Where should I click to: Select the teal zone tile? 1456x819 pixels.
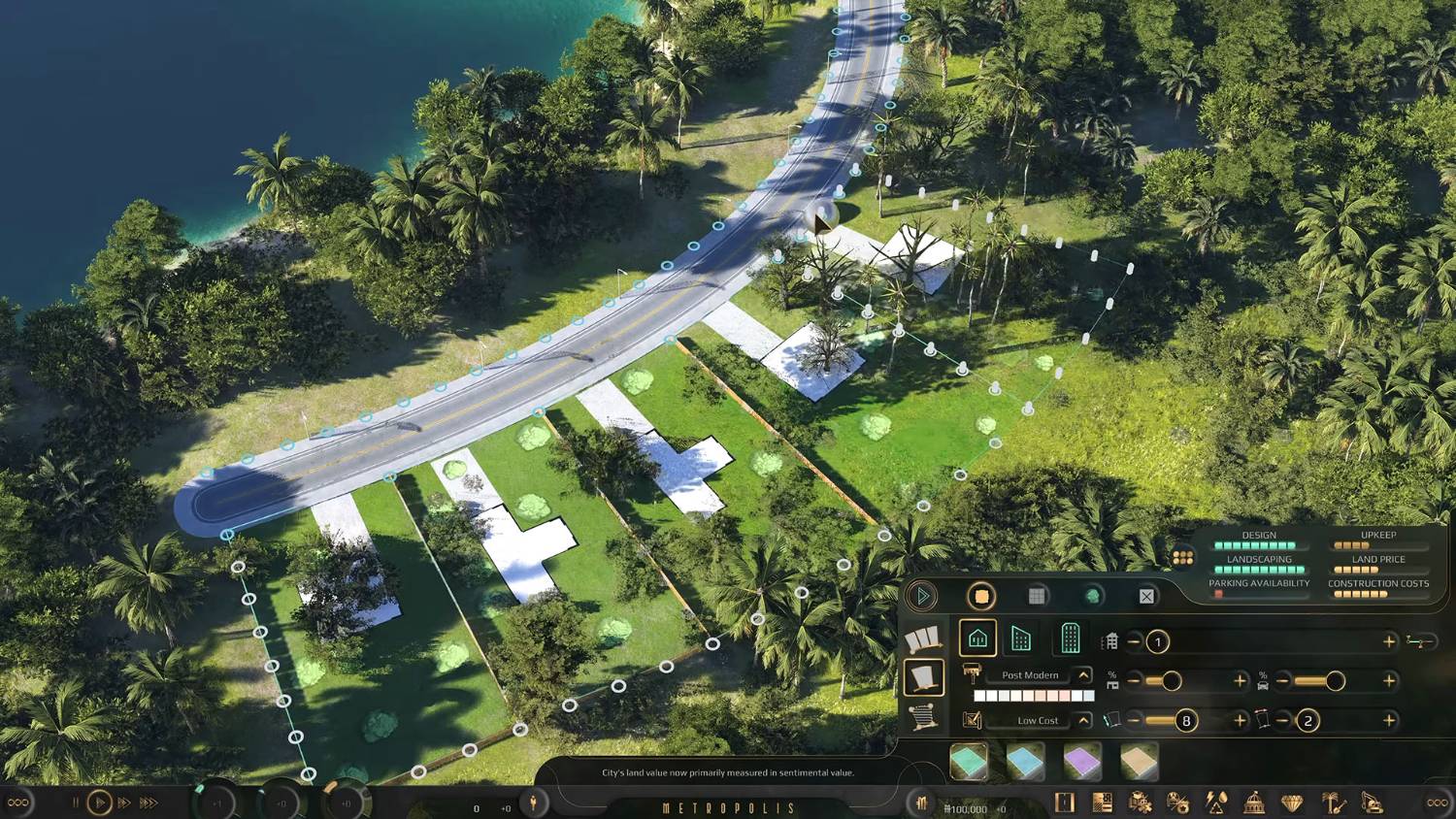tap(968, 762)
